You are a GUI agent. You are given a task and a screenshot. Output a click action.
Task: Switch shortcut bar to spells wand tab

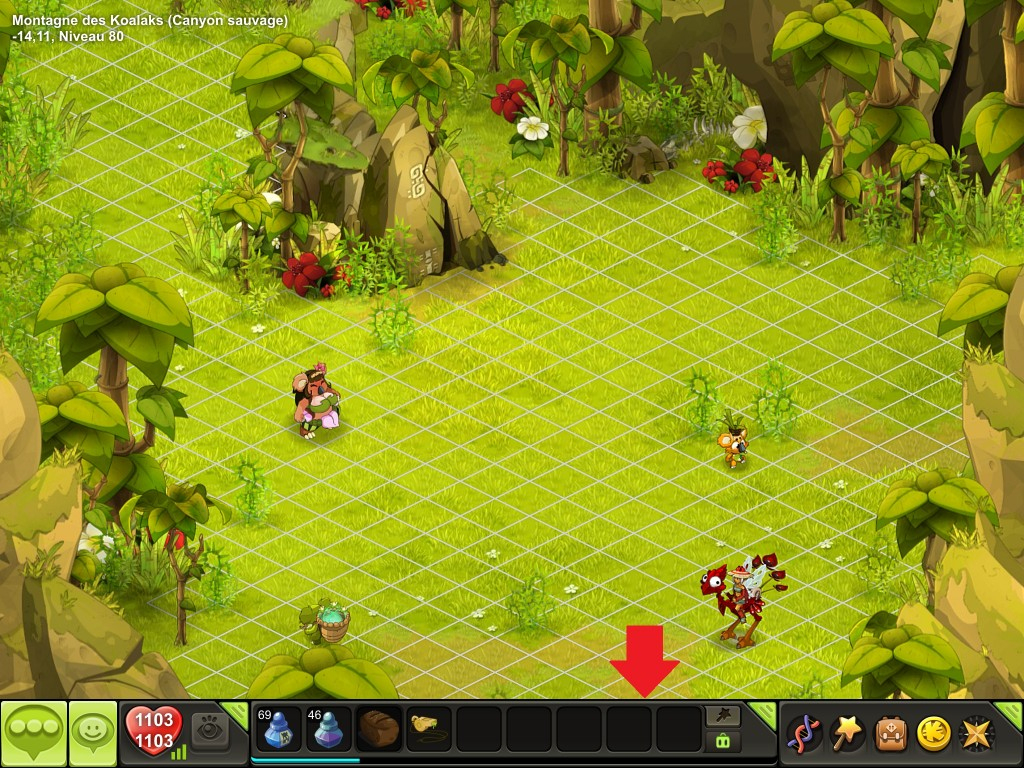point(723,715)
